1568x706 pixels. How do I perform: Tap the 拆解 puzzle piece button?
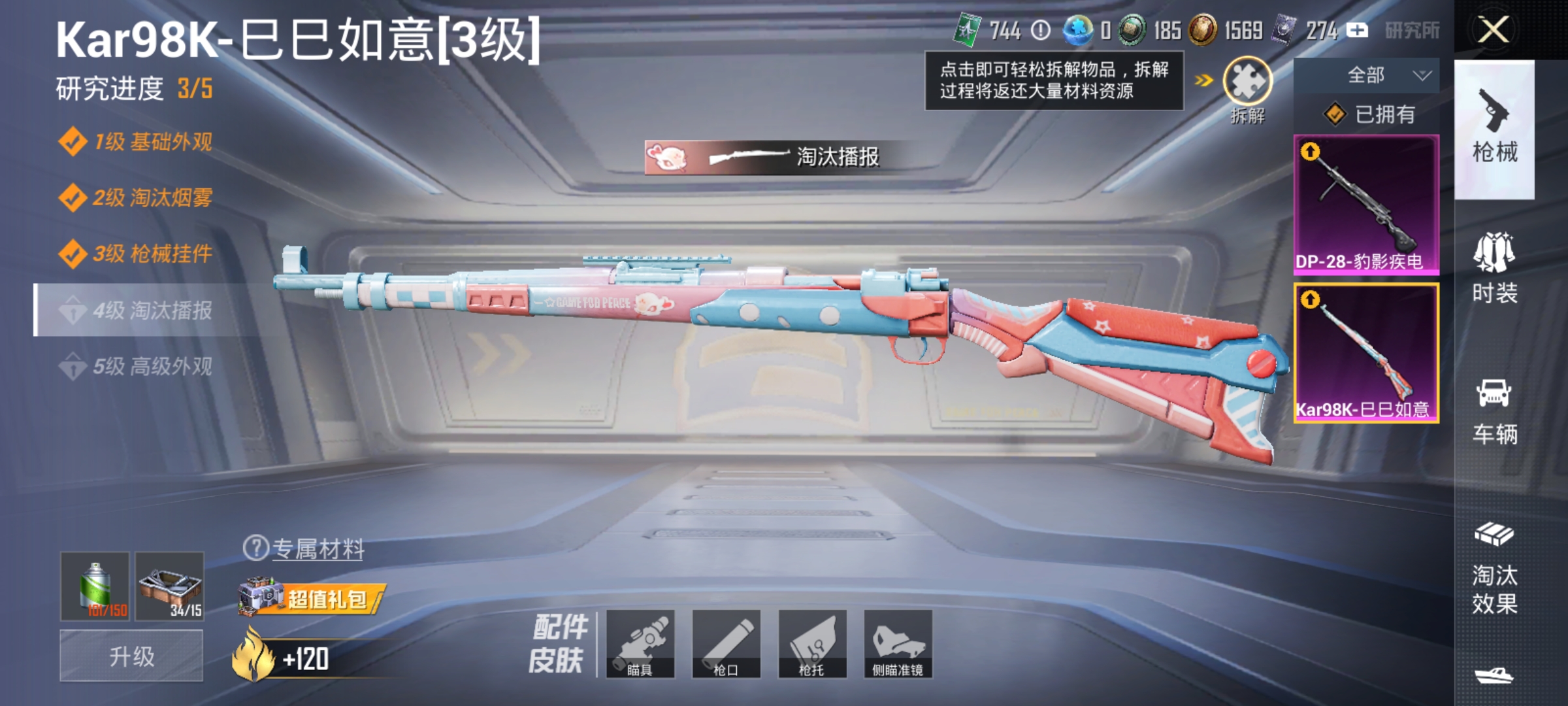click(1247, 84)
